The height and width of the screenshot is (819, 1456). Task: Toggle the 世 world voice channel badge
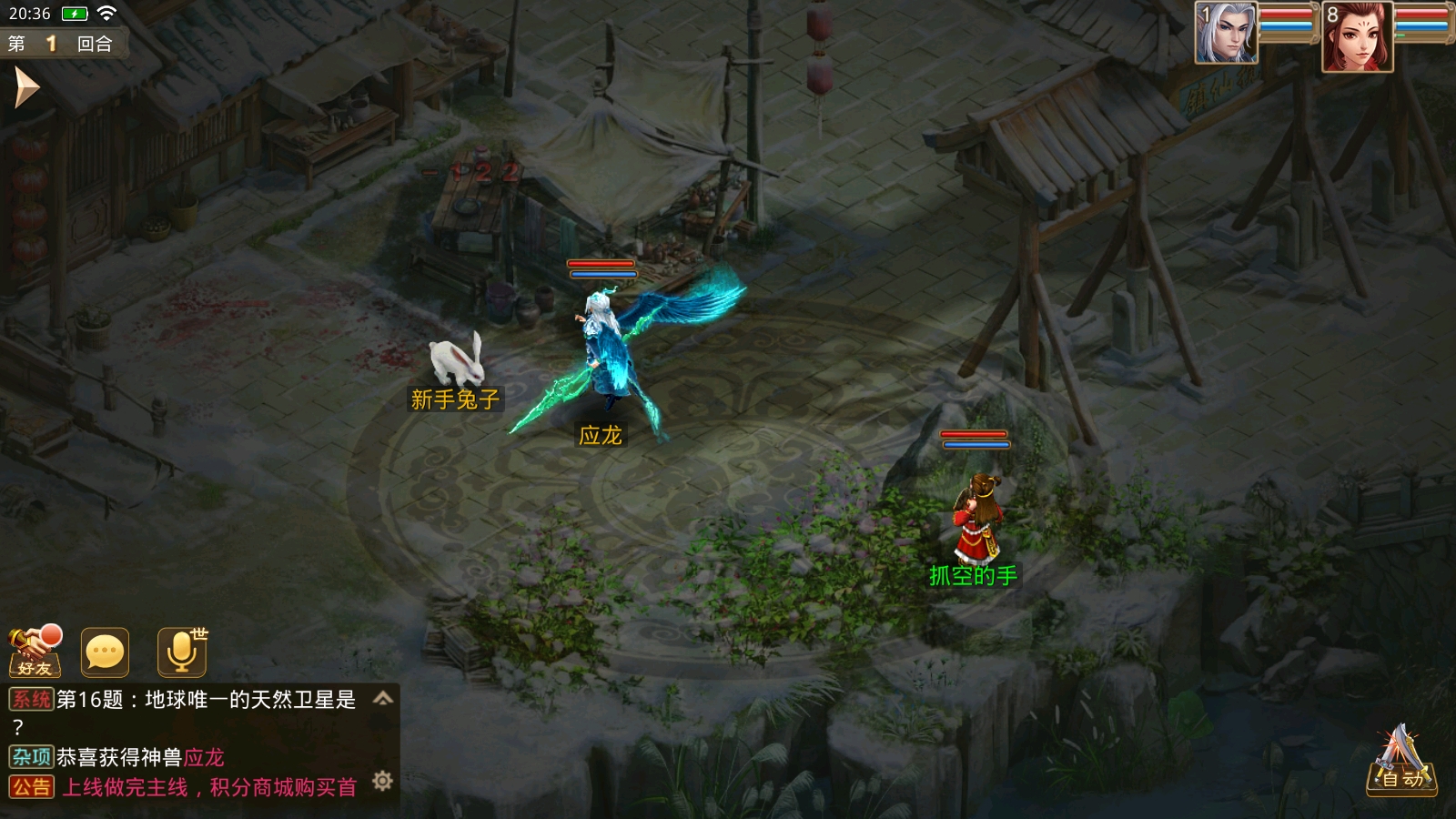(199, 634)
